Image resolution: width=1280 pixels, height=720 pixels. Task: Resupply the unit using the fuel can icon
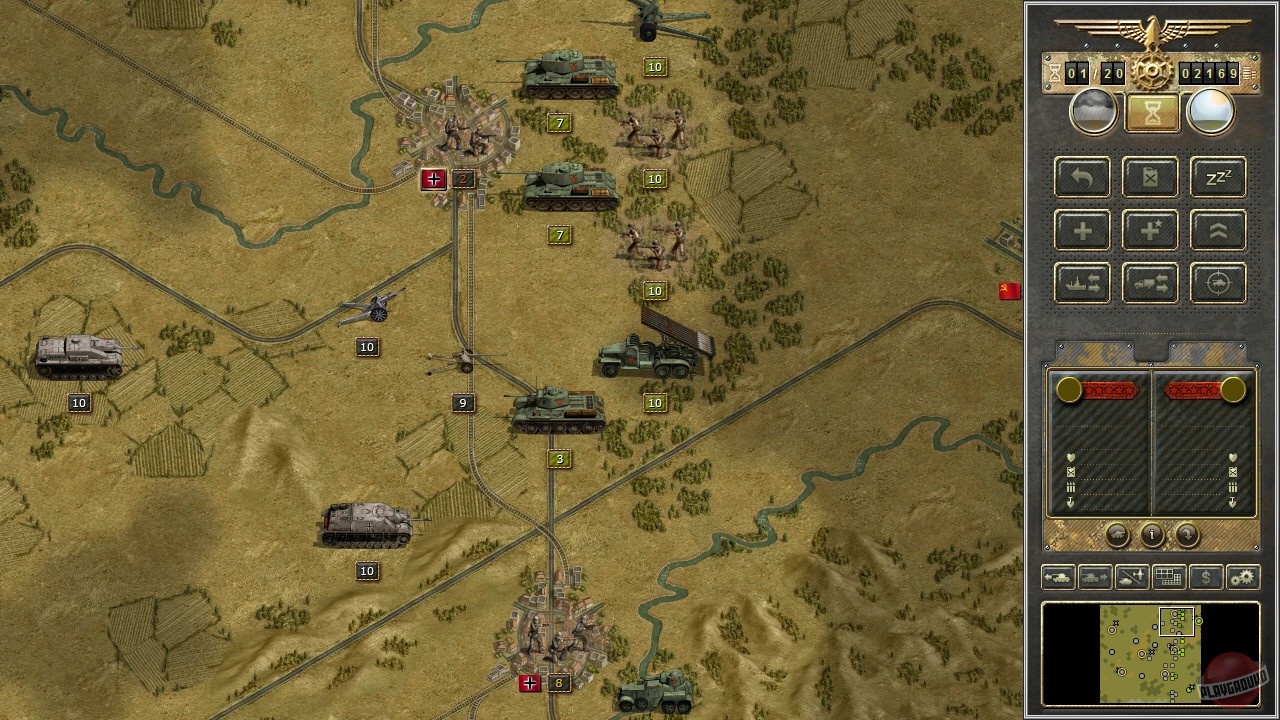pos(1149,177)
